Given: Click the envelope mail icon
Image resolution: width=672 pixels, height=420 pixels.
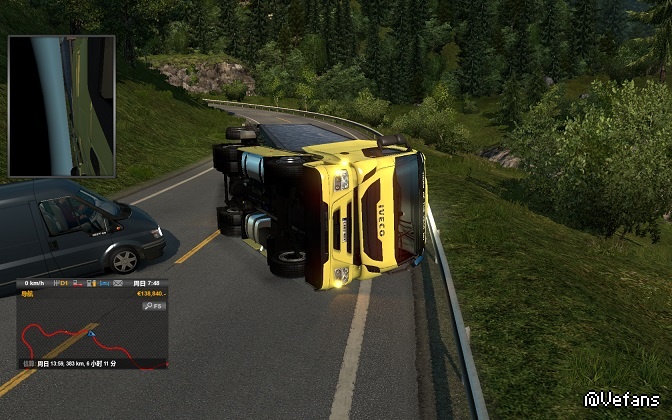Looking at the screenshot, I should 118,283.
